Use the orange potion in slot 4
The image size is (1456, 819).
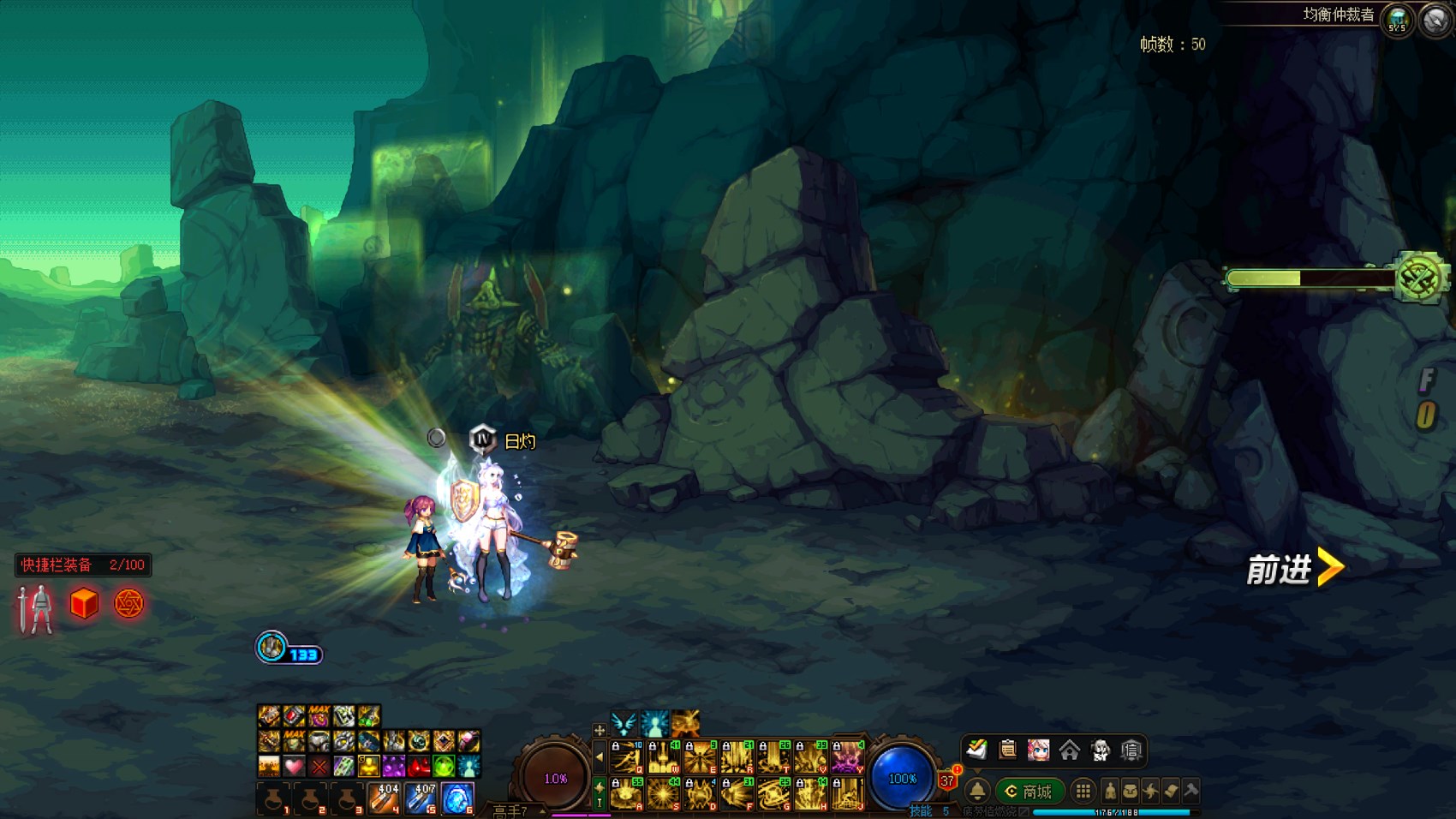click(x=384, y=798)
